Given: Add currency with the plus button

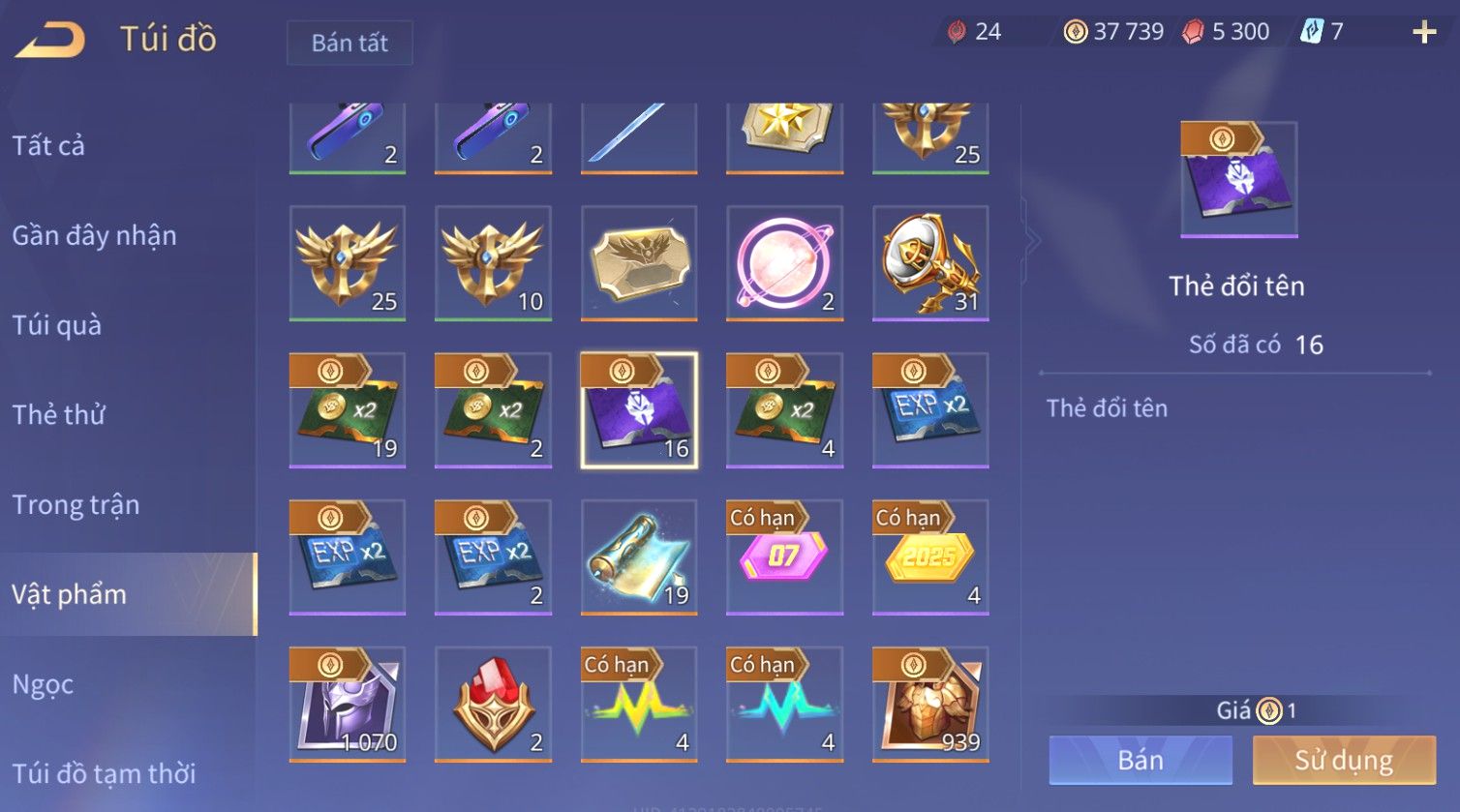Looking at the screenshot, I should coord(1424,32).
